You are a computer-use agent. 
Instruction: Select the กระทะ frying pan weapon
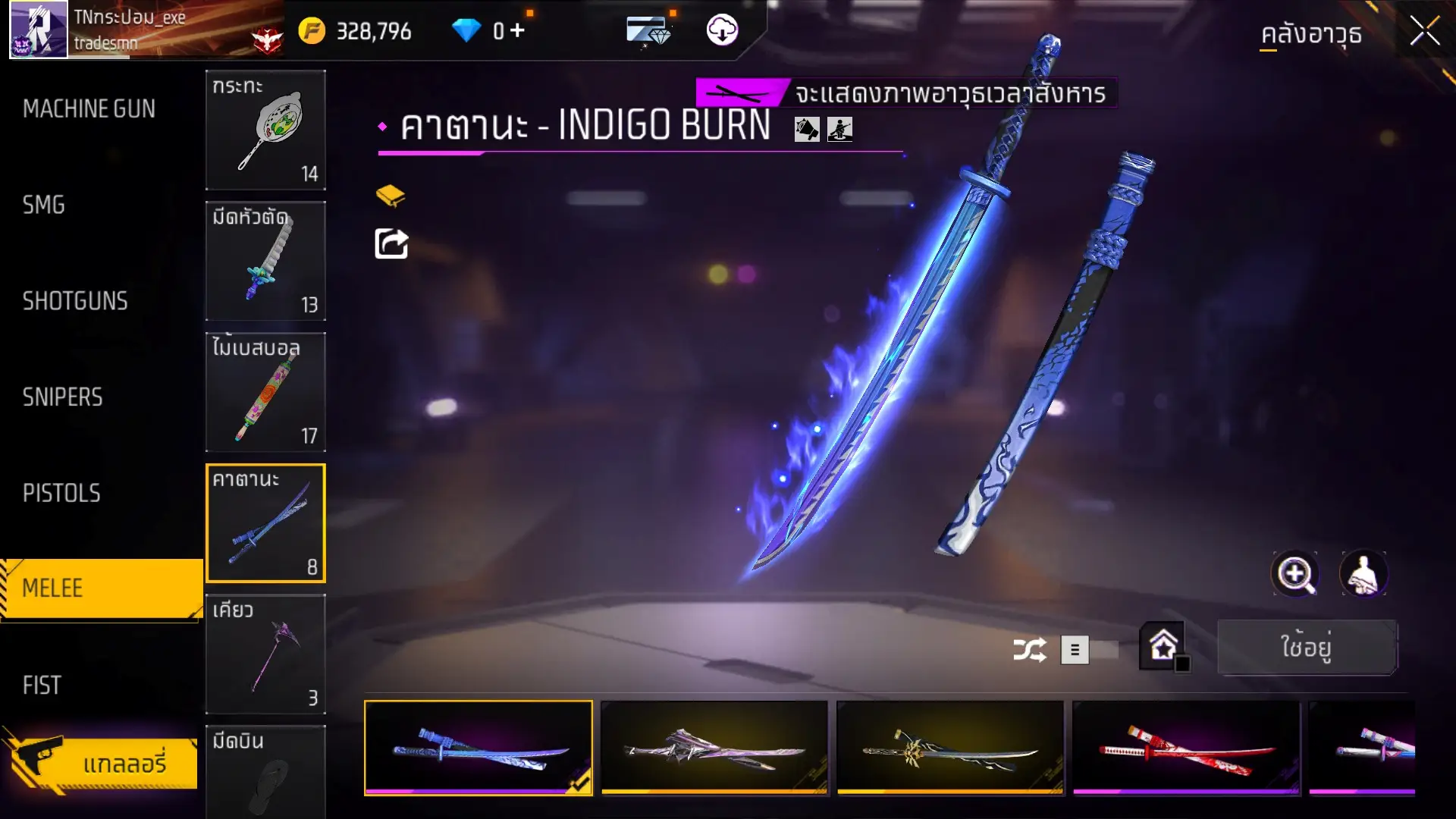pyautogui.click(x=265, y=130)
